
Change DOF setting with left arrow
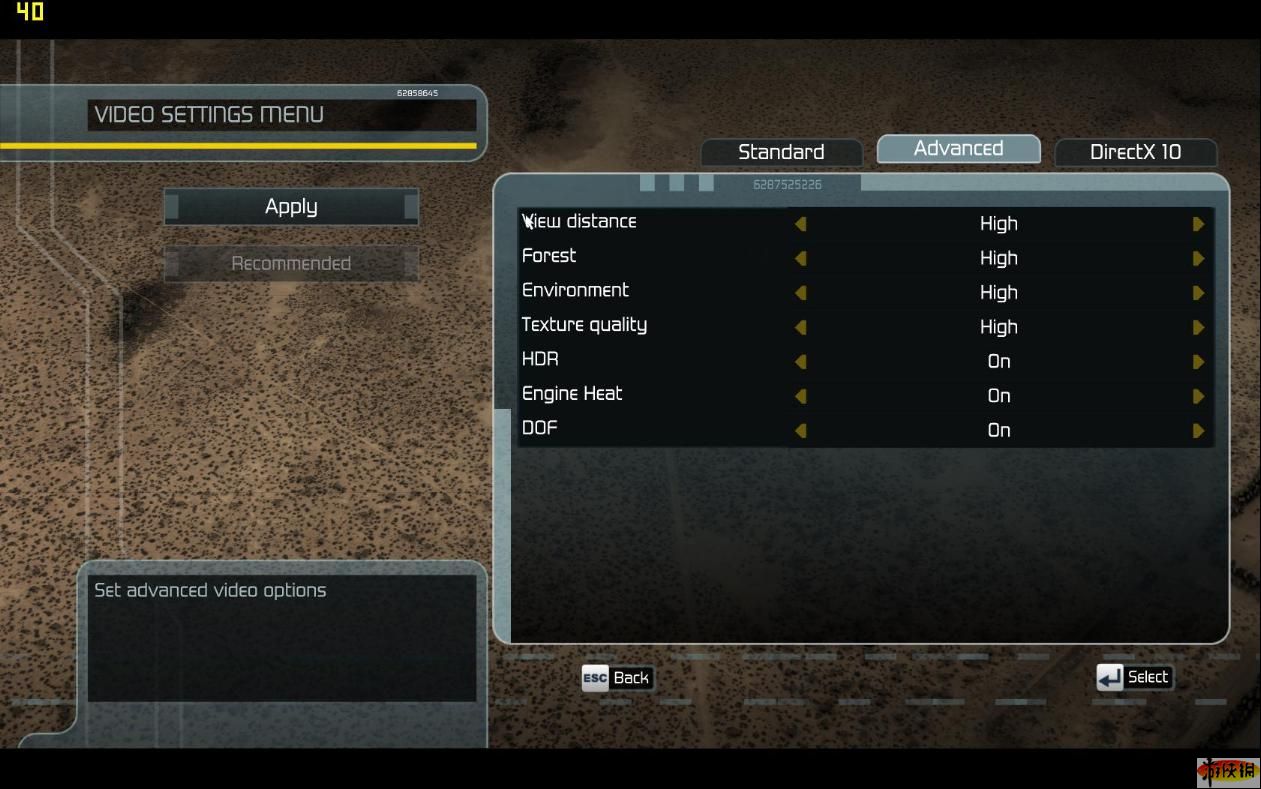(x=800, y=431)
